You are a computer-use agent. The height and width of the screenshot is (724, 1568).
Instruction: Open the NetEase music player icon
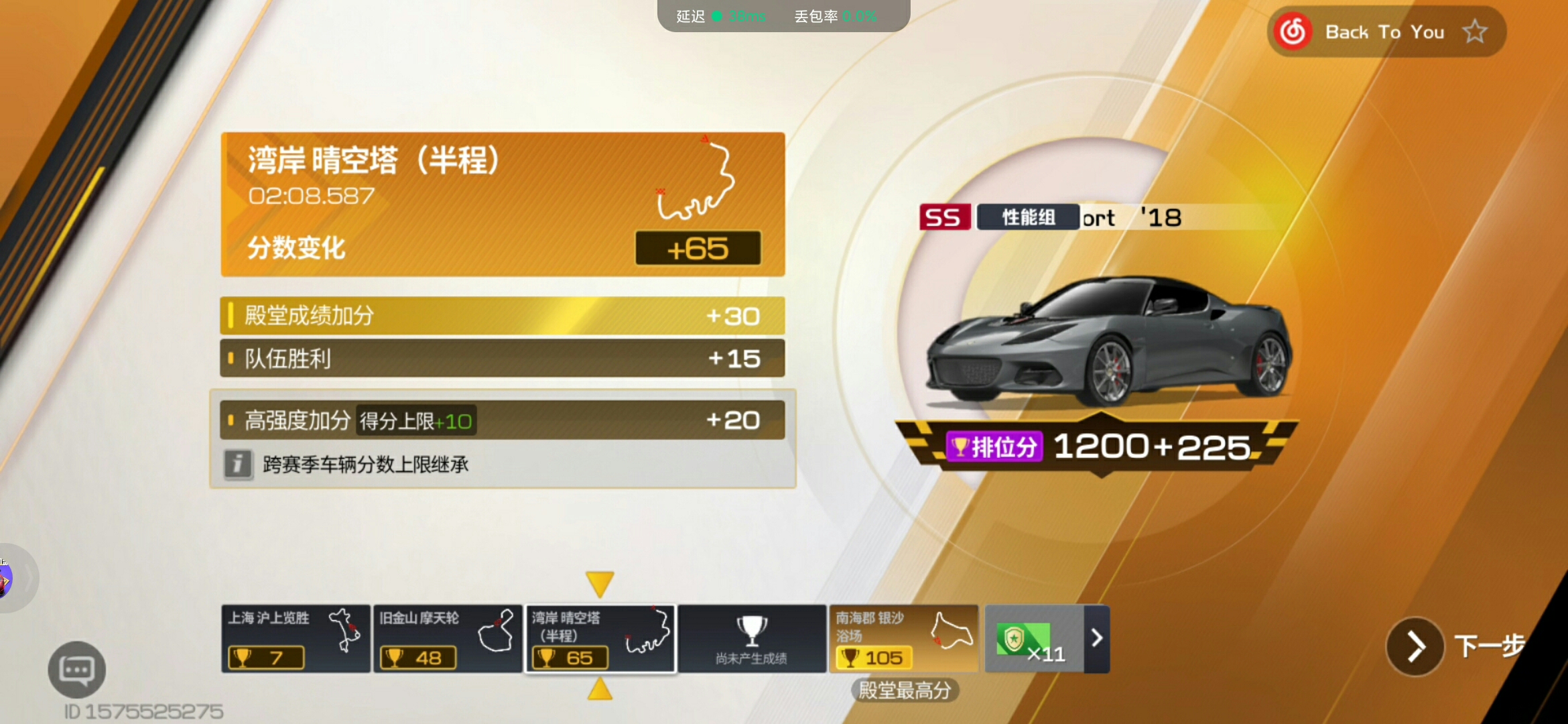coord(1293,32)
